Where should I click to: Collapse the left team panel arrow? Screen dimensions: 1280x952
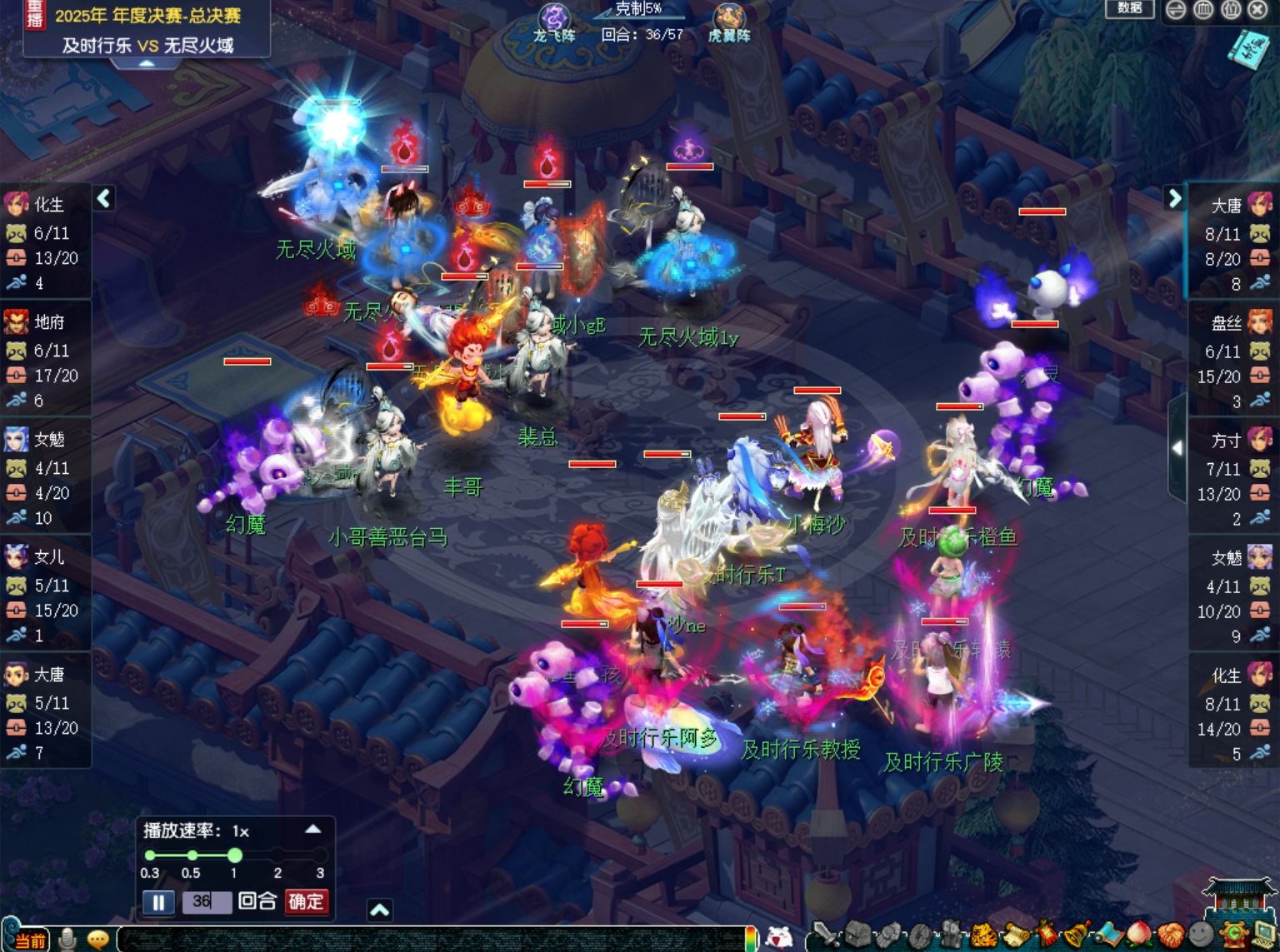click(x=104, y=198)
